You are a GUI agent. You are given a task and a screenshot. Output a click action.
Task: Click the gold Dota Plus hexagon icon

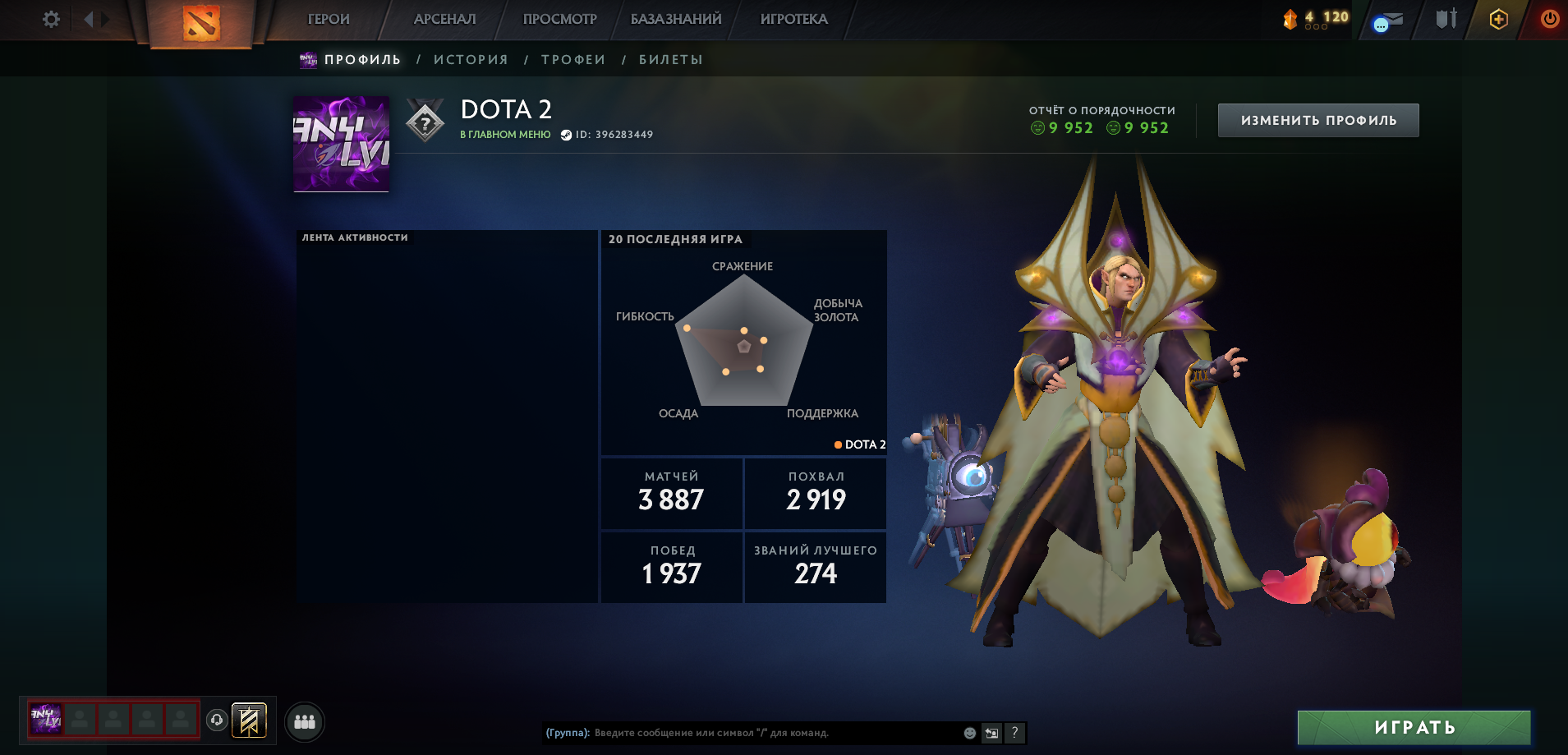(1498, 18)
